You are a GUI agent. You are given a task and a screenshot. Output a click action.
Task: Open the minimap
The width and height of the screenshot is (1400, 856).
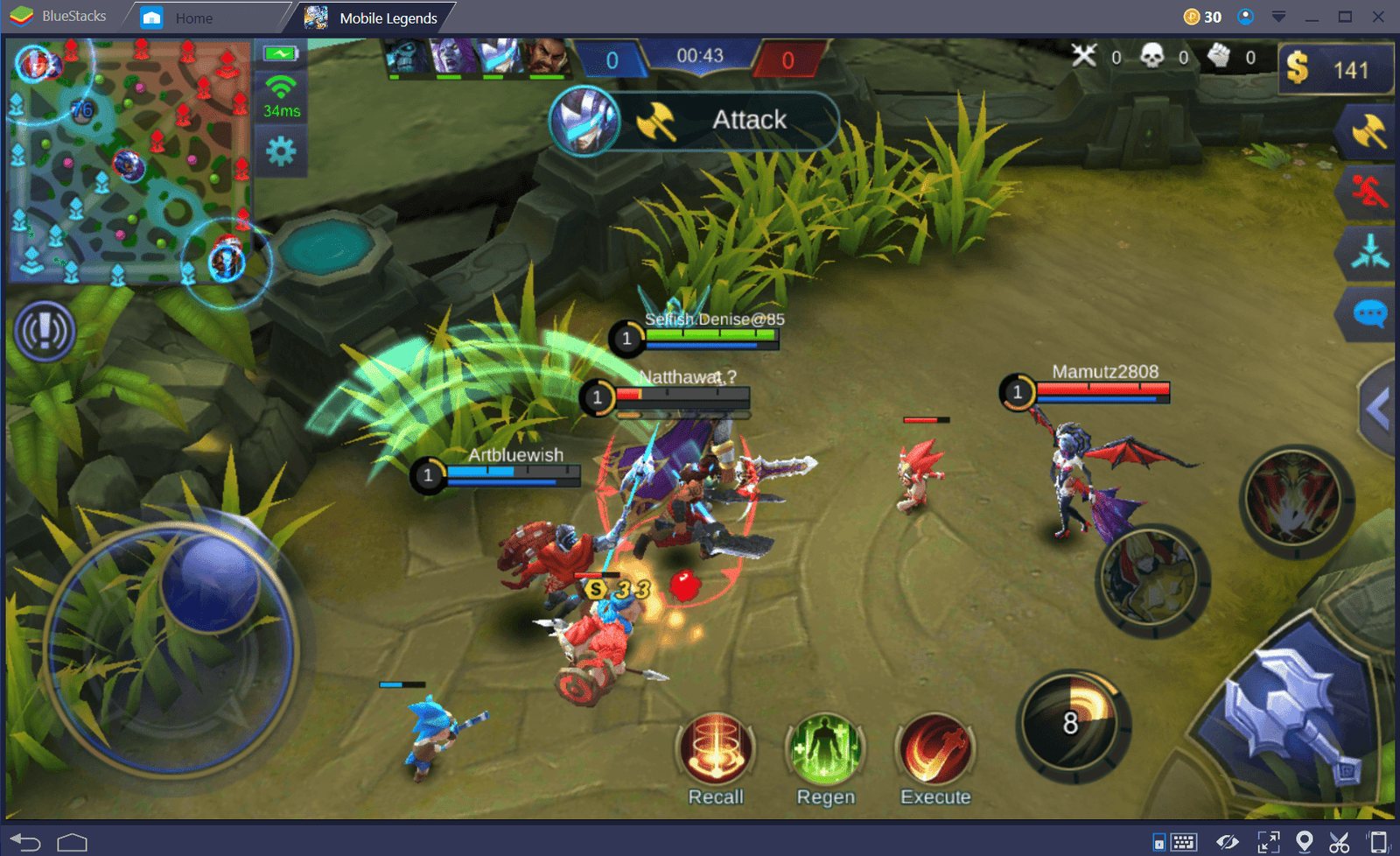tap(129, 160)
